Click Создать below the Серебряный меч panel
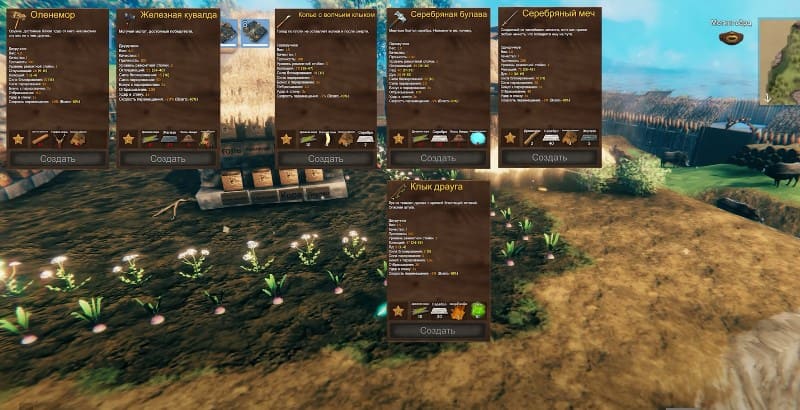 [549, 158]
